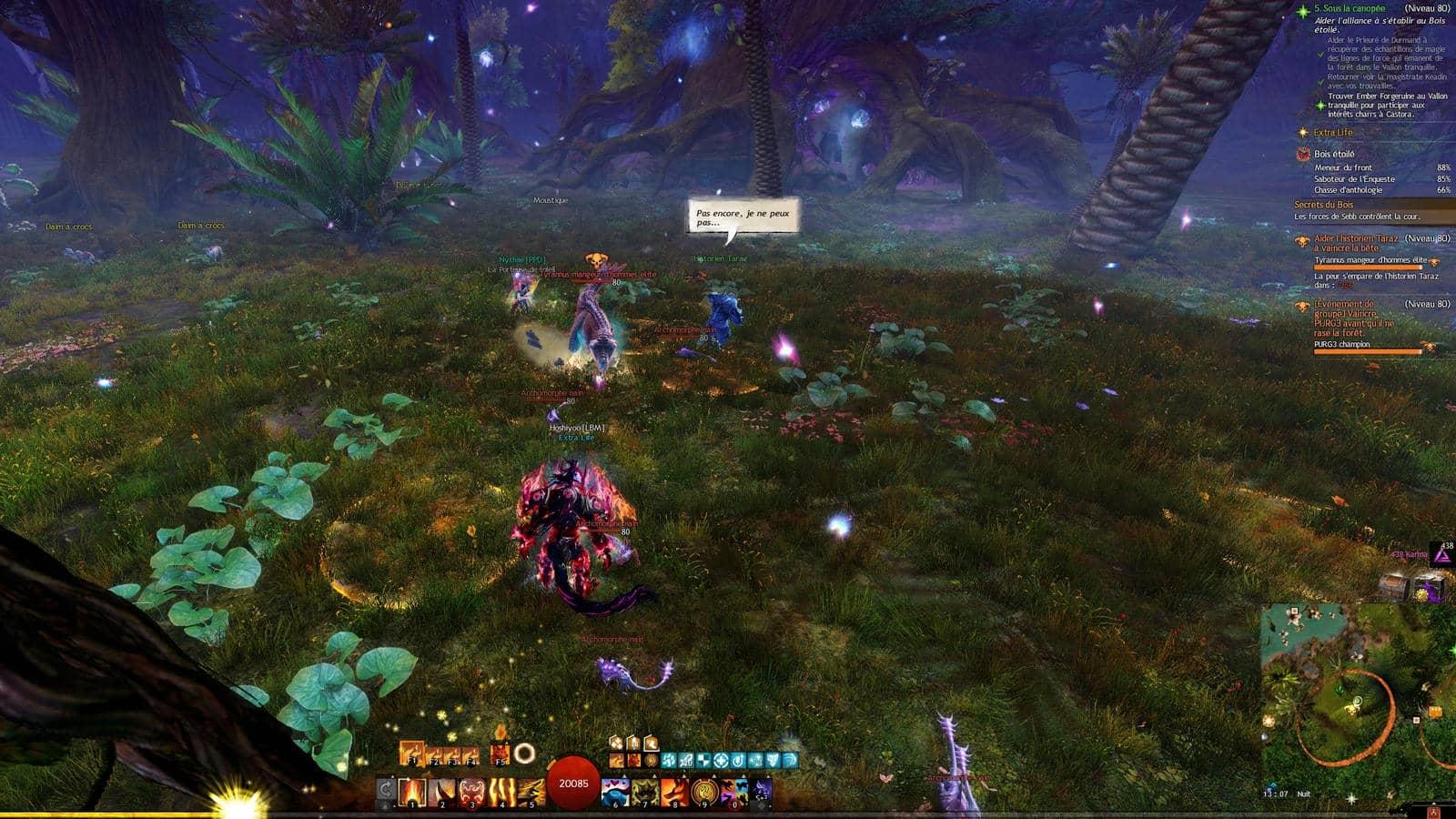Cast weapon skill 3 with winged emblem
The height and width of the screenshot is (819, 1456).
(472, 792)
